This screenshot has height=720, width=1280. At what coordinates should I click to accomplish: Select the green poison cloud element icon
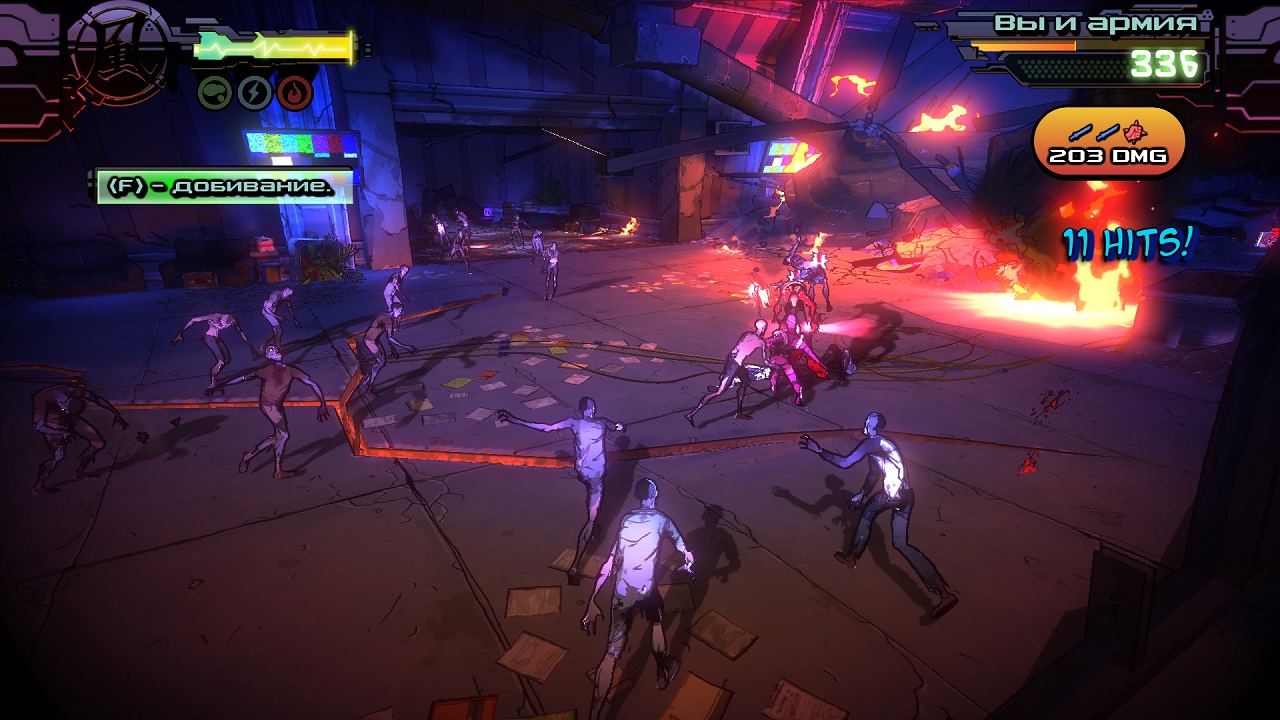pos(215,93)
